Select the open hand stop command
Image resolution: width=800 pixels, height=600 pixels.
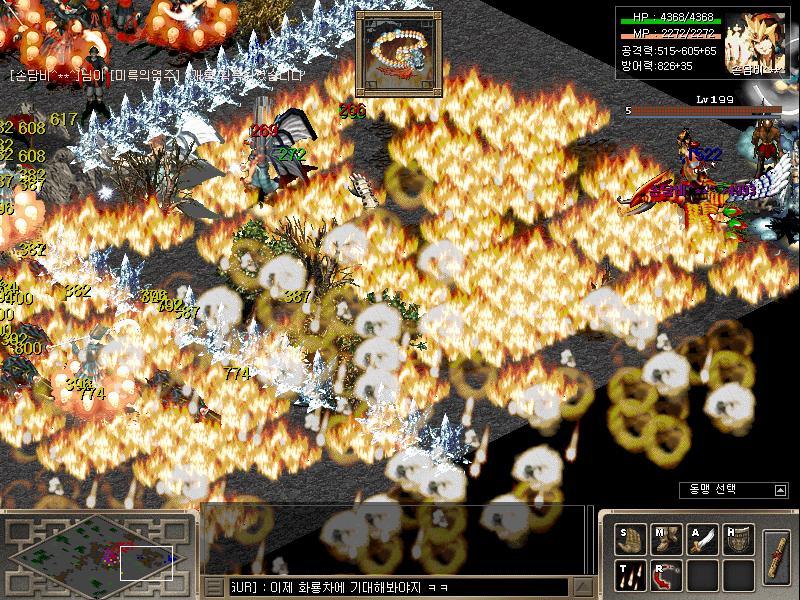coord(631,540)
